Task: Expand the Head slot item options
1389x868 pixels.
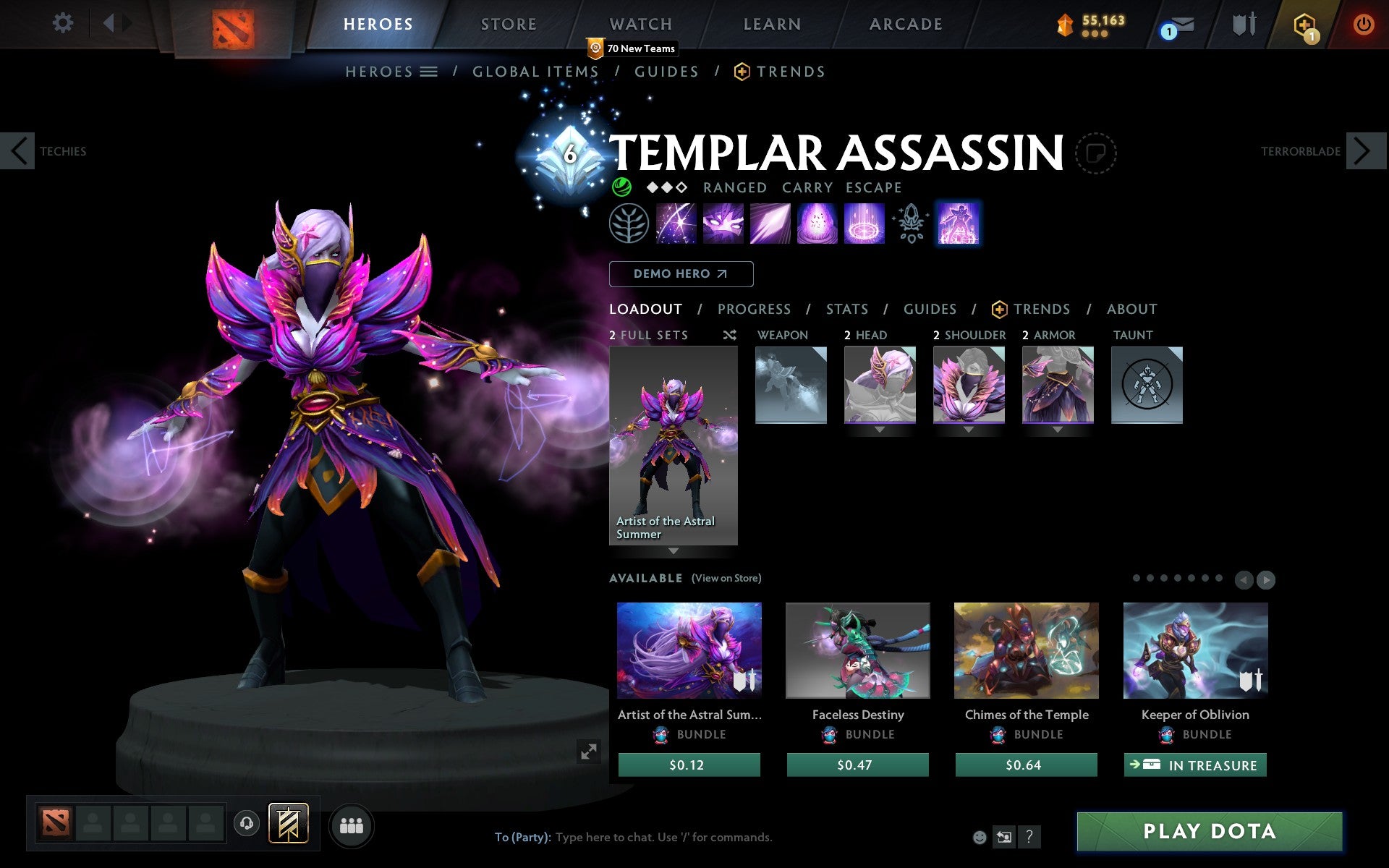Action: 879,427
